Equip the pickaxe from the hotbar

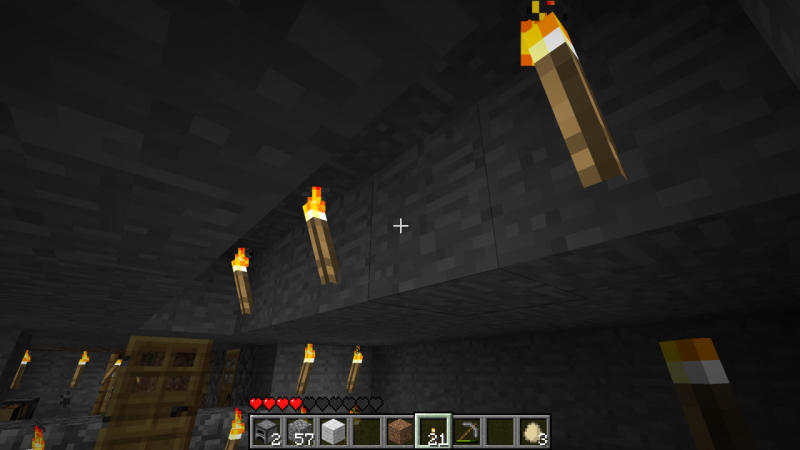point(466,431)
